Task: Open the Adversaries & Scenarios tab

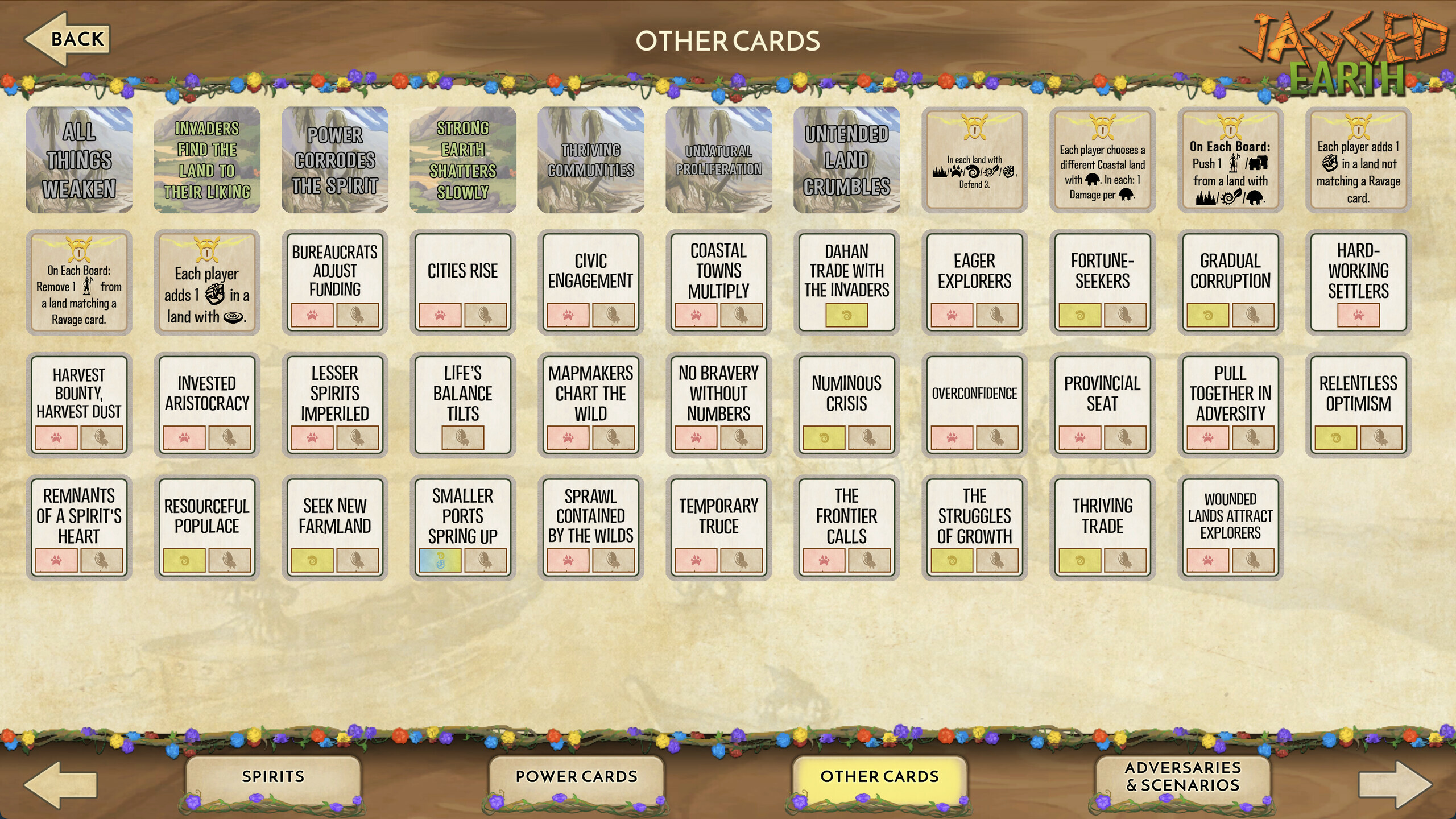Action: point(1184,775)
